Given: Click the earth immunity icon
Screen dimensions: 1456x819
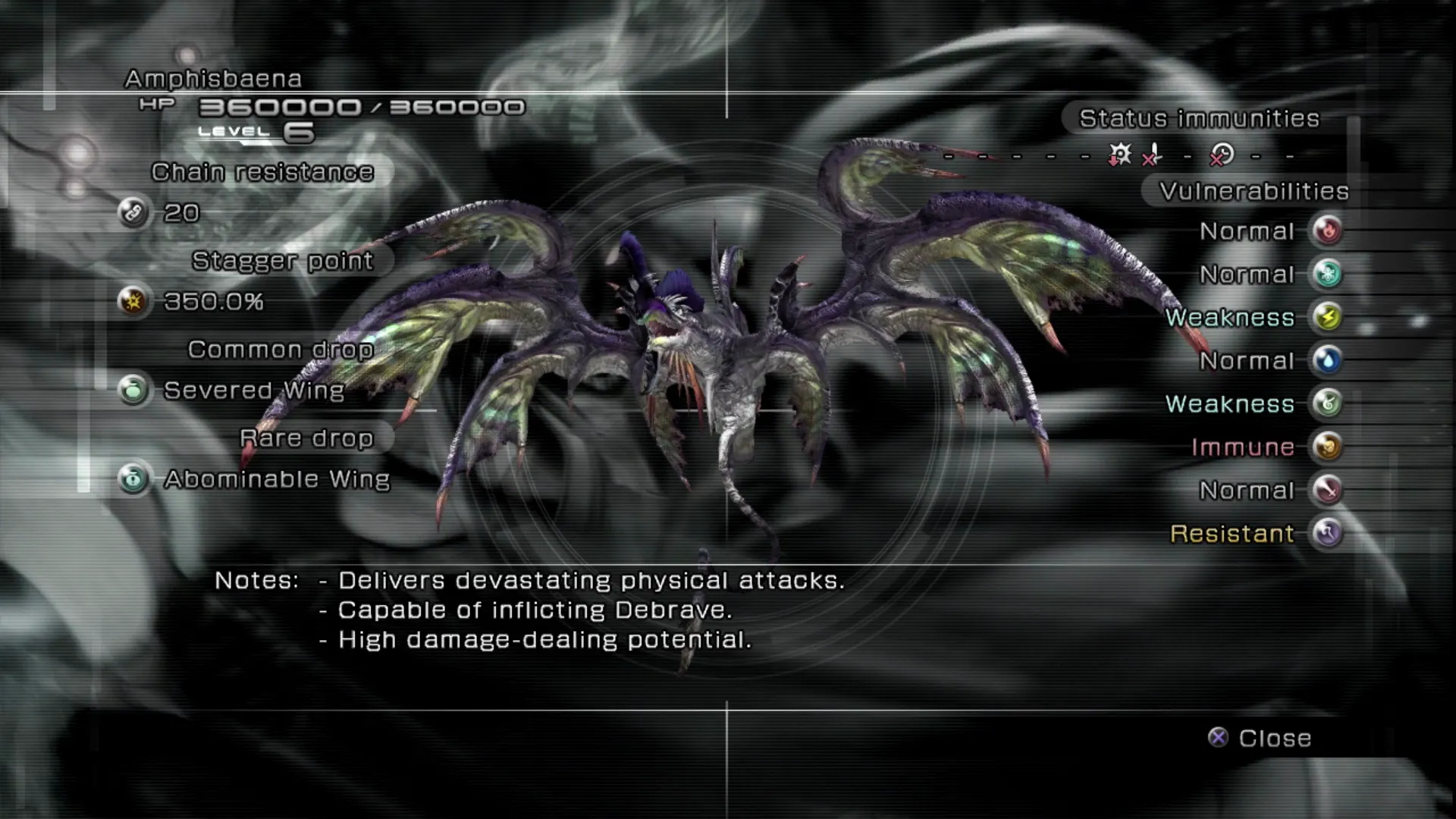Looking at the screenshot, I should [1327, 447].
